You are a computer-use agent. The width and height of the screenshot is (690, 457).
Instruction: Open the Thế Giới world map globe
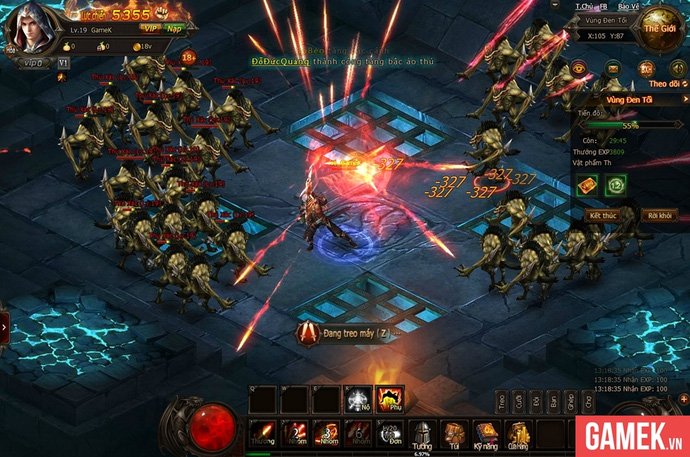[x=662, y=27]
